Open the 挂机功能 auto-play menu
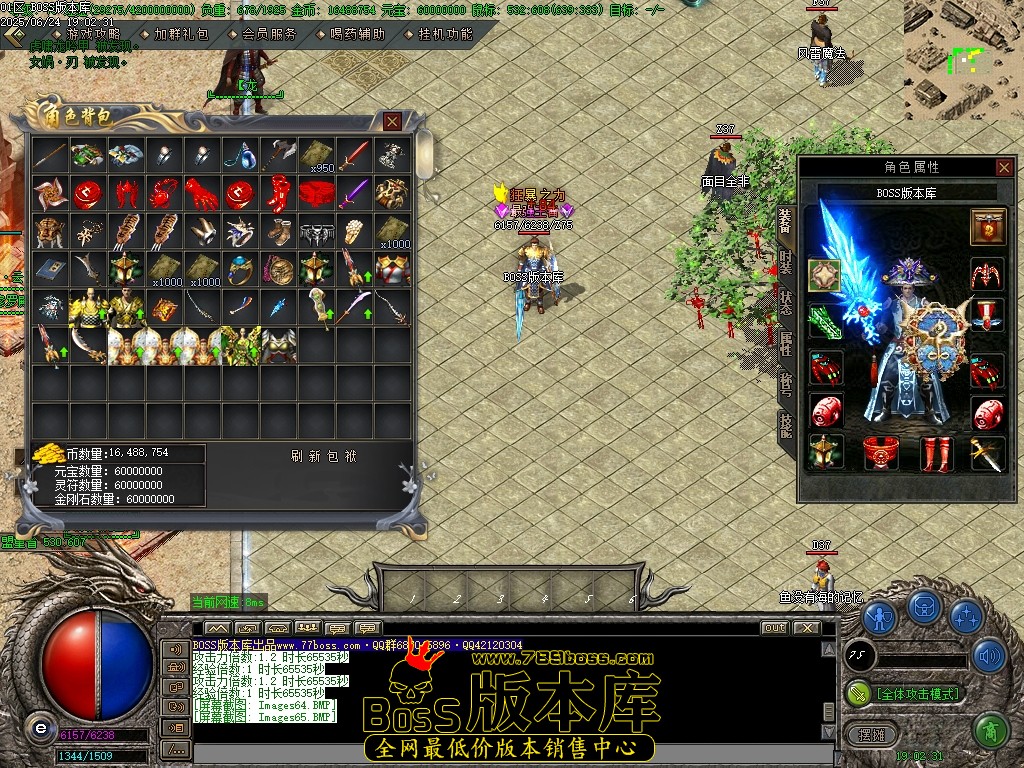1024x768 pixels. point(445,34)
